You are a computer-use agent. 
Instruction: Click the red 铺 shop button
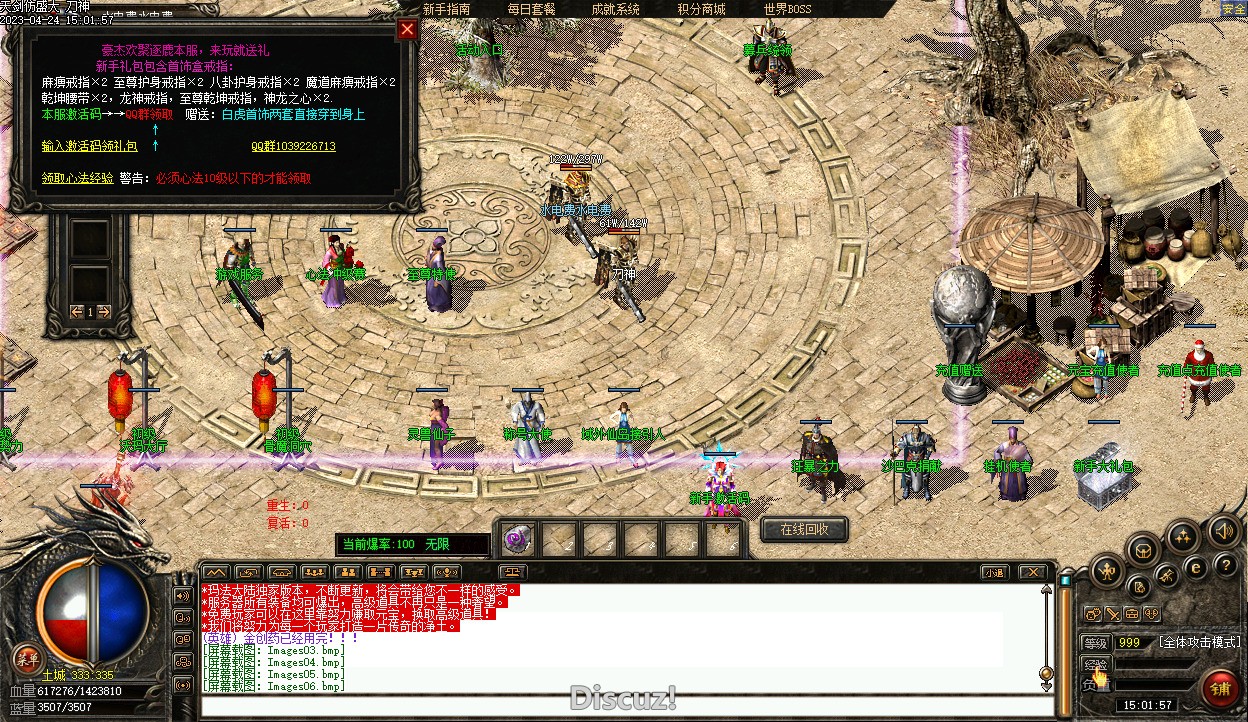(x=1221, y=689)
